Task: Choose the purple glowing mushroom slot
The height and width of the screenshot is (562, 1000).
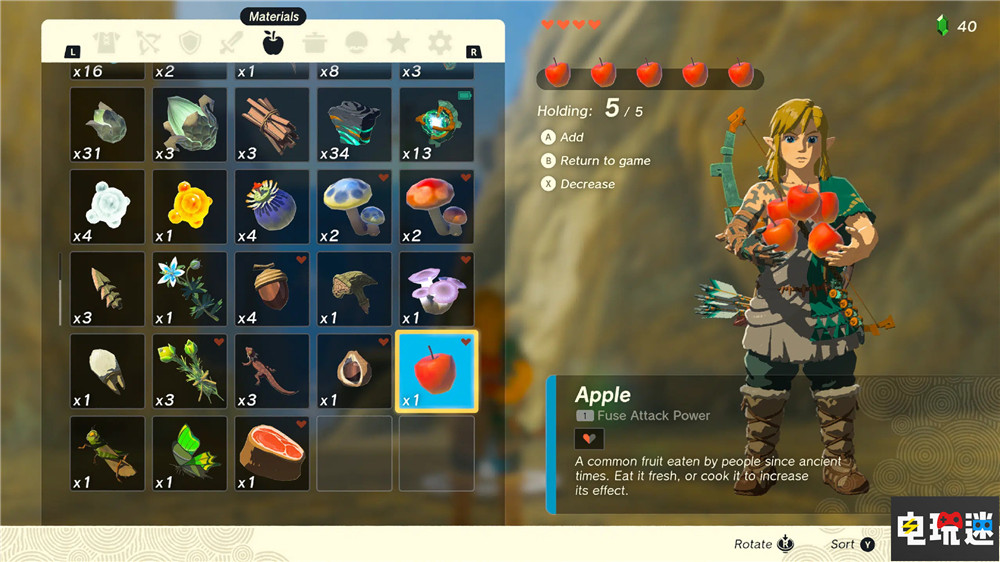Action: click(x=437, y=289)
